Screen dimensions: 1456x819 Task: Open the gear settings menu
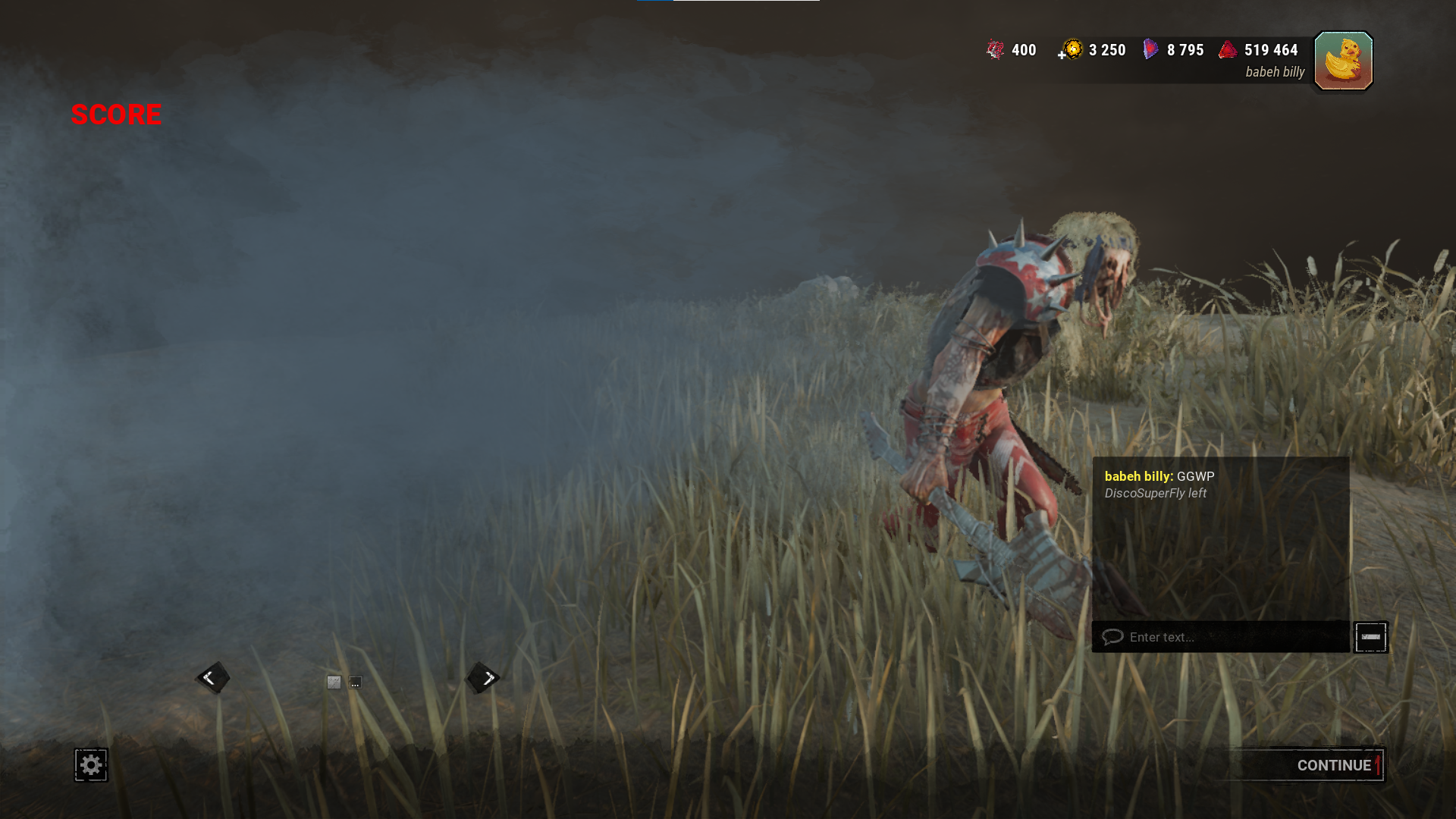[x=91, y=765]
